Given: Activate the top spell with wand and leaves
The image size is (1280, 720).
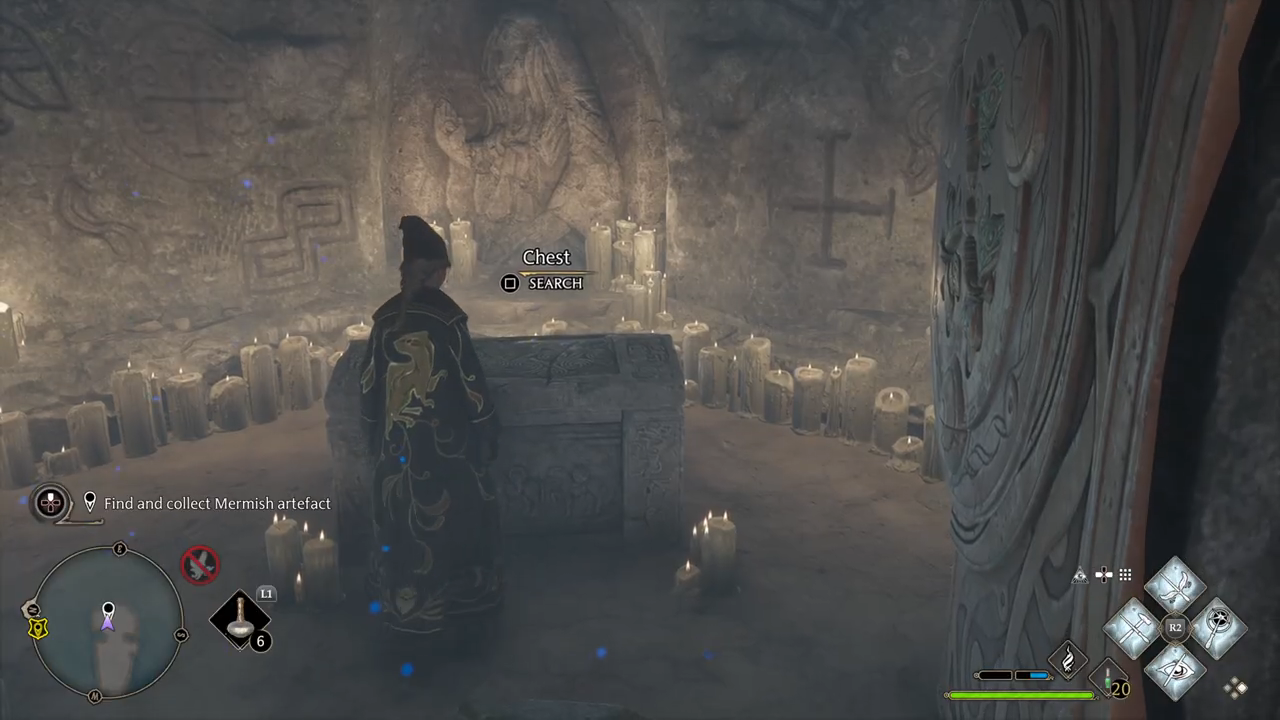Looking at the screenshot, I should 1175,585.
